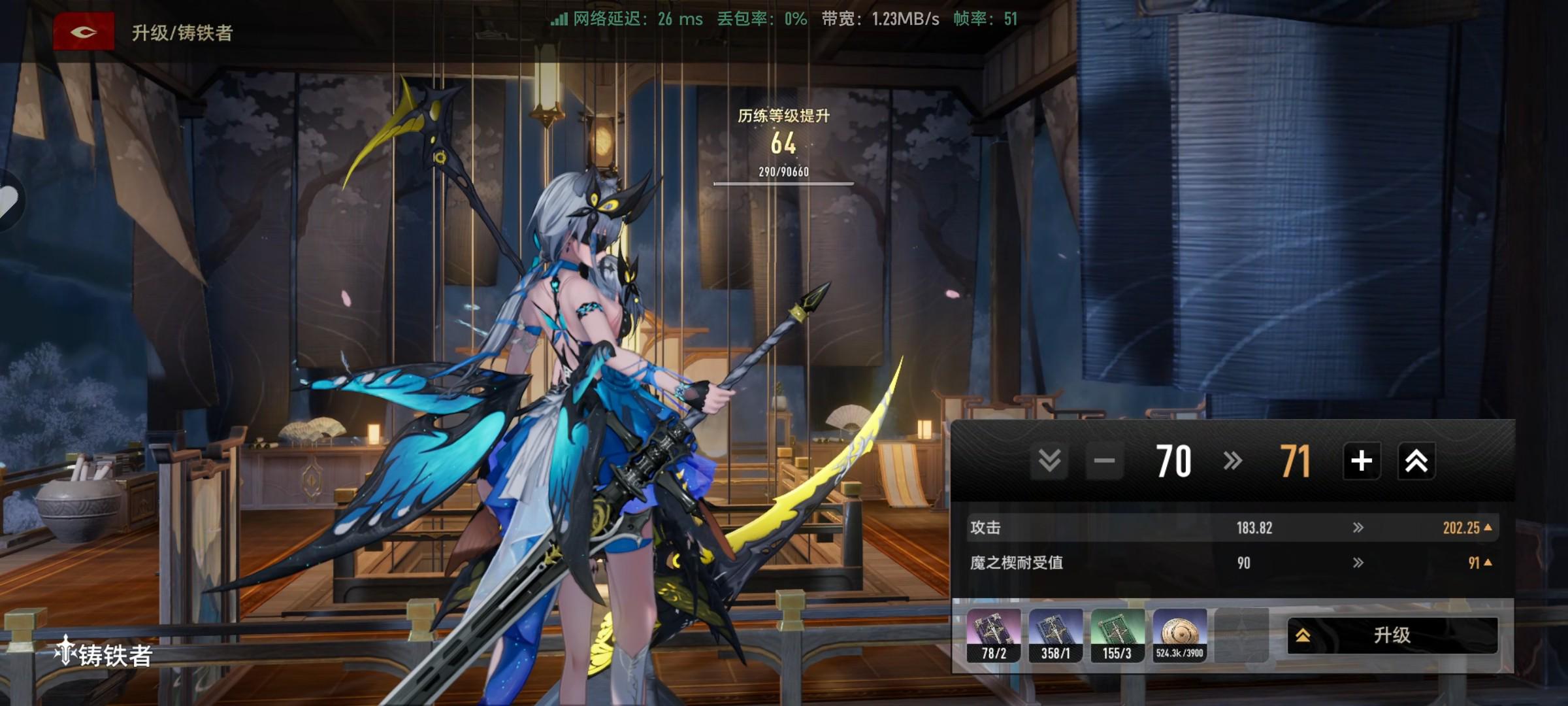Select the green material showing 155/3
1568x706 pixels.
[x=1117, y=635]
